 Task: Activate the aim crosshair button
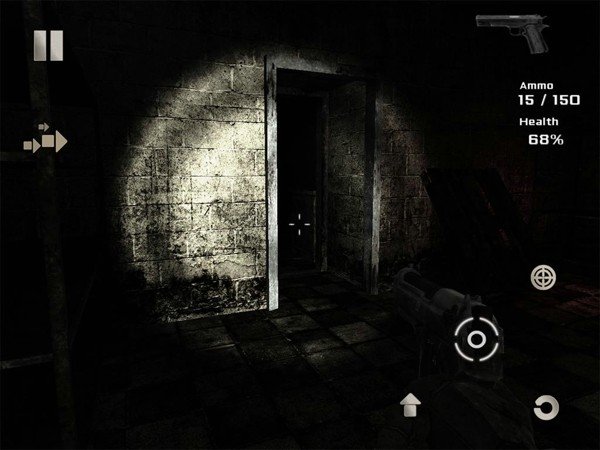click(542, 276)
